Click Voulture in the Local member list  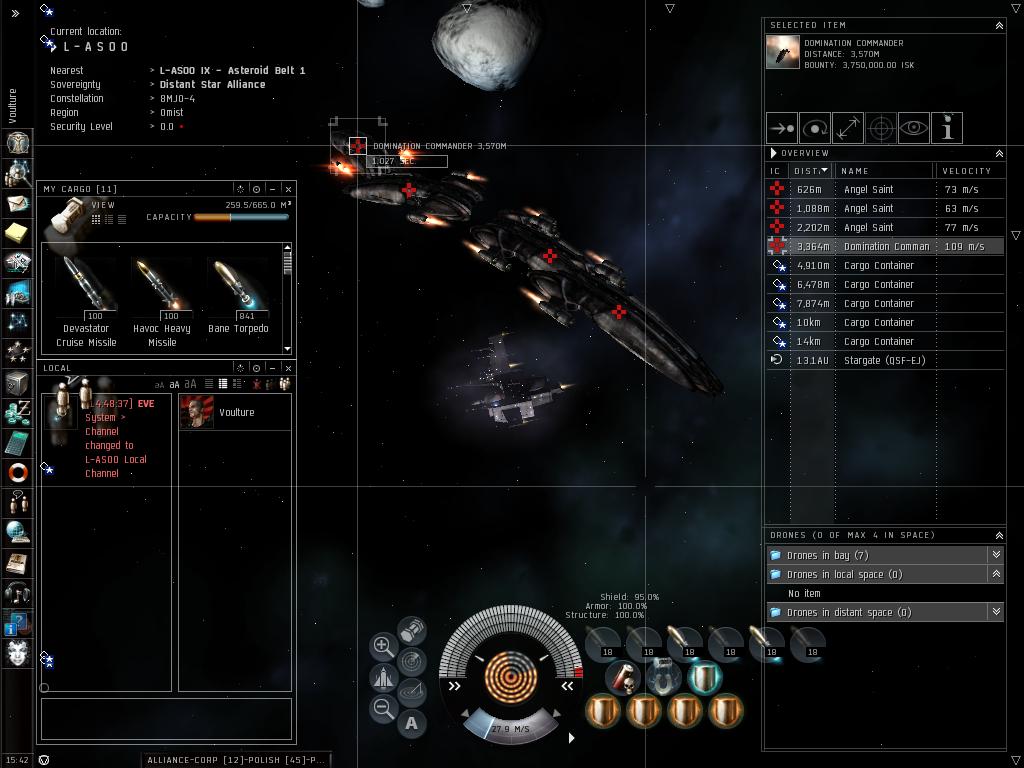point(236,412)
